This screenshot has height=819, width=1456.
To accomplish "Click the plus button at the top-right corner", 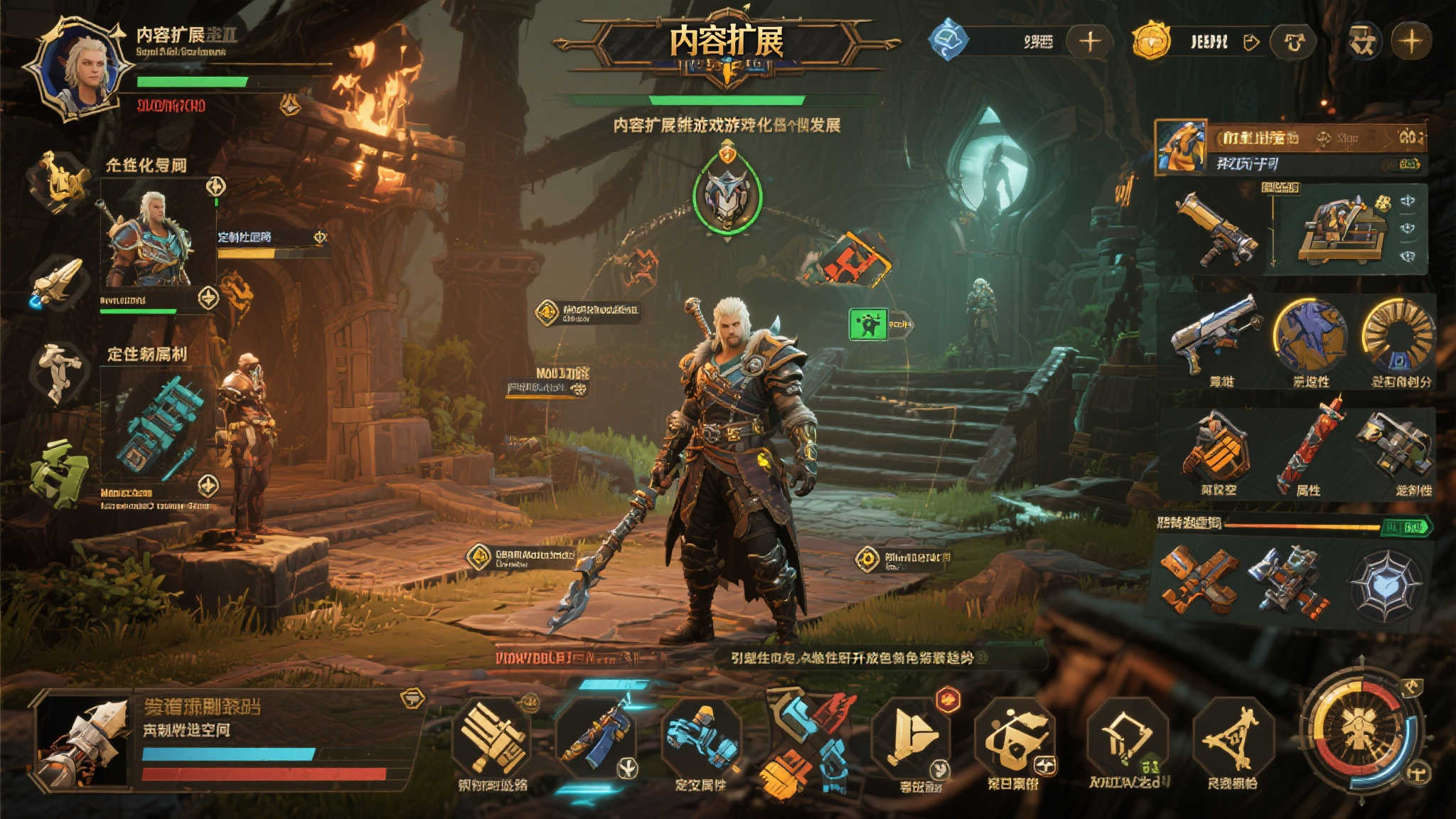I will 1410,41.
